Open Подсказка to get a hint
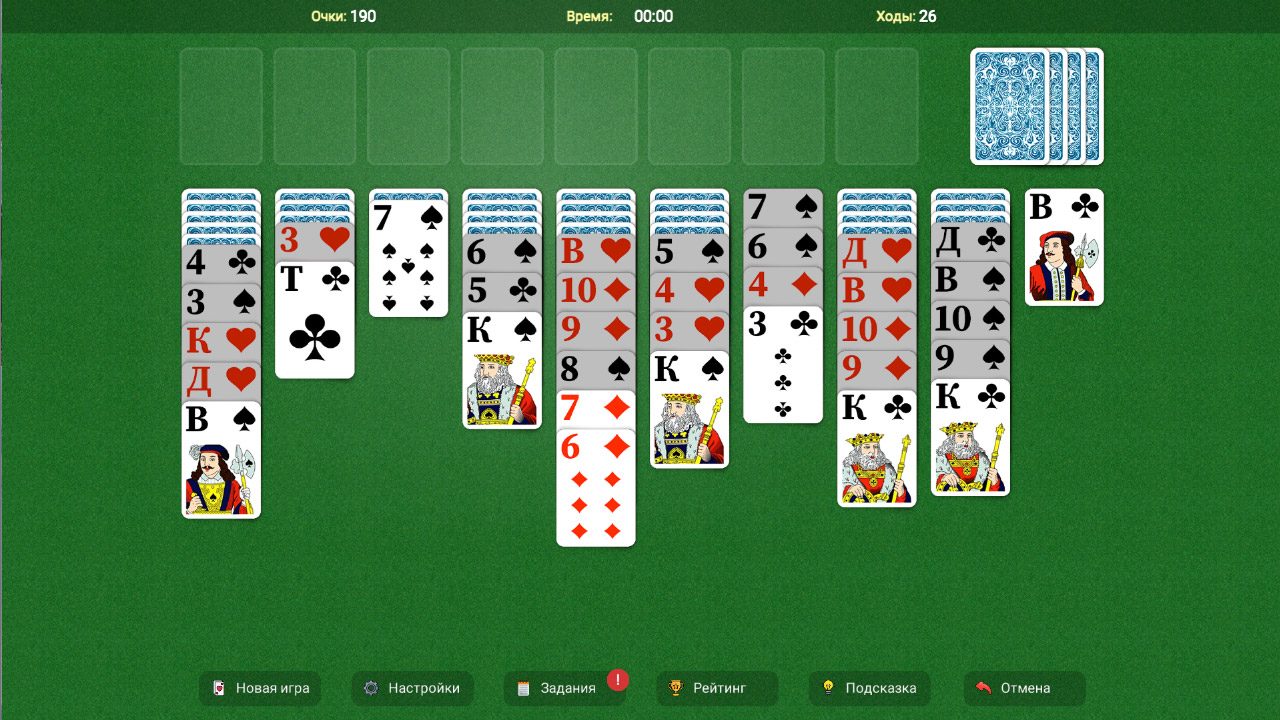 click(x=868, y=688)
